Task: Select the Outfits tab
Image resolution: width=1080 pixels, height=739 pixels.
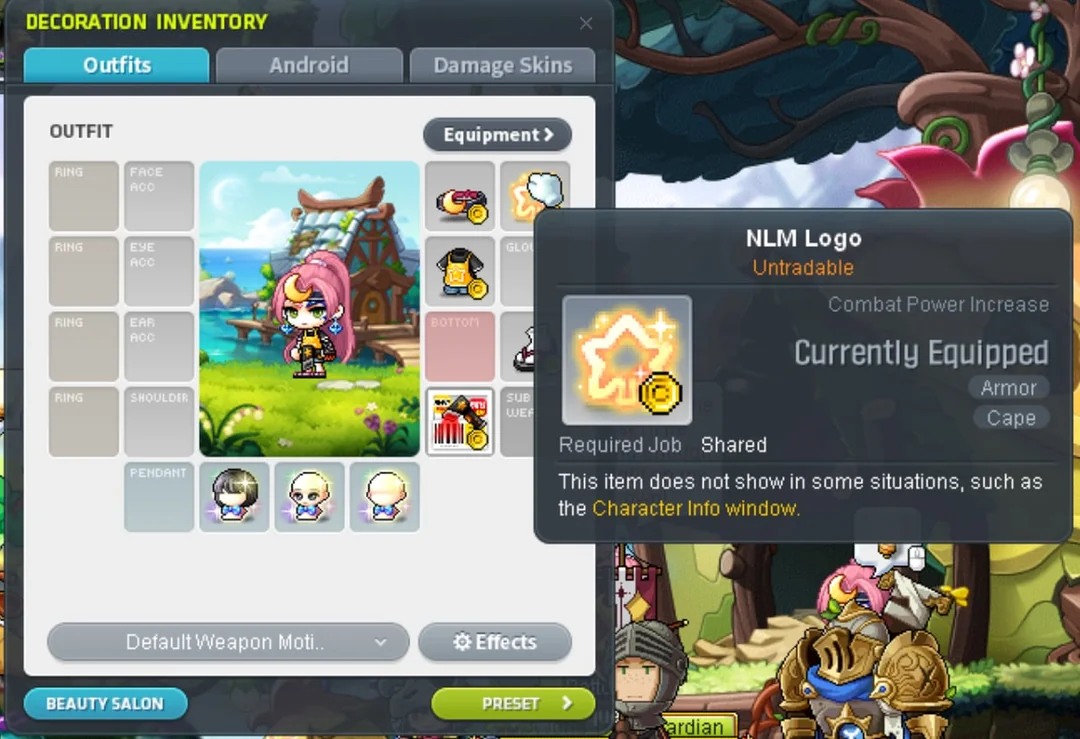Action: point(117,66)
